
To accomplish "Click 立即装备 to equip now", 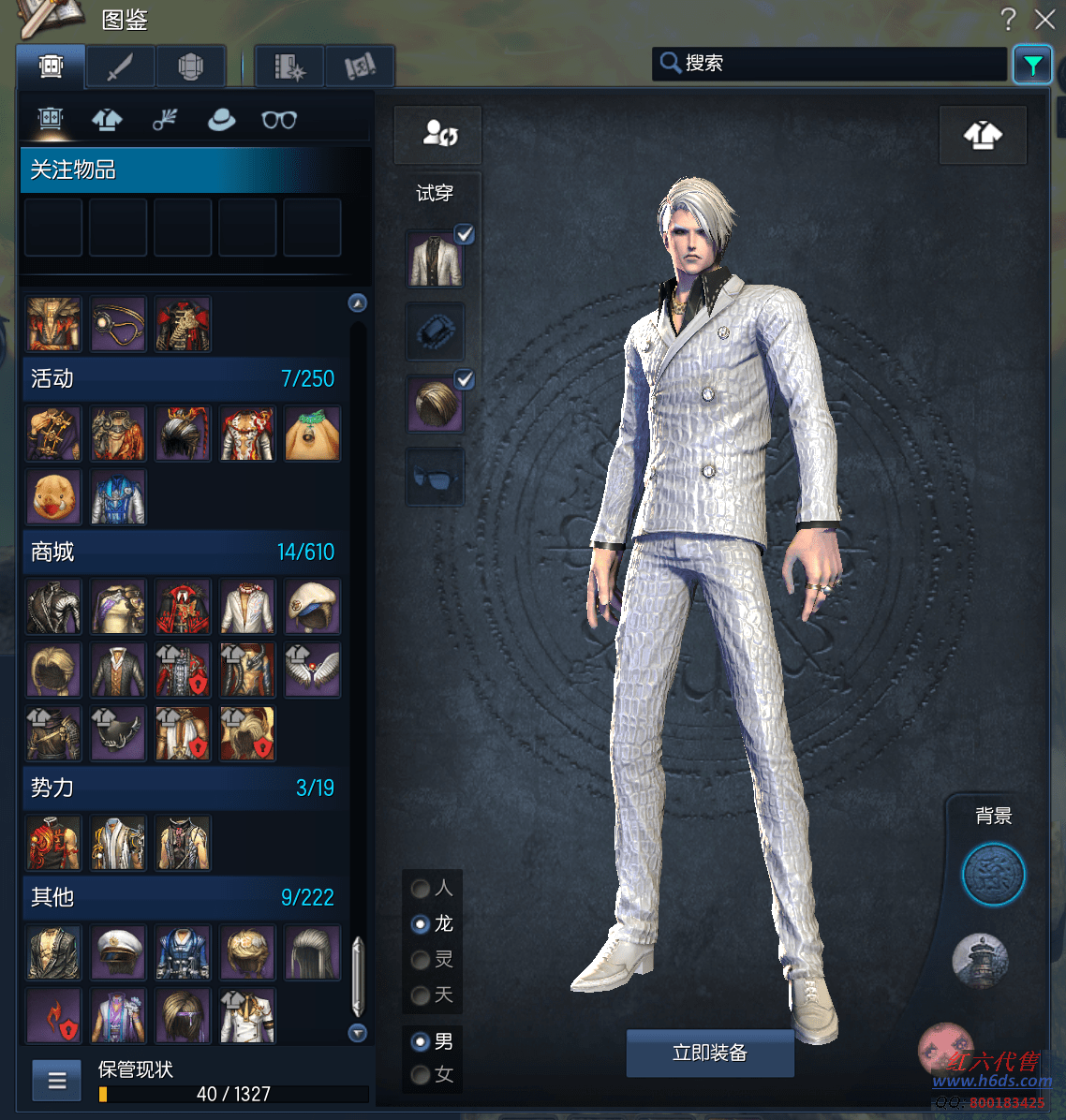I will point(710,1054).
